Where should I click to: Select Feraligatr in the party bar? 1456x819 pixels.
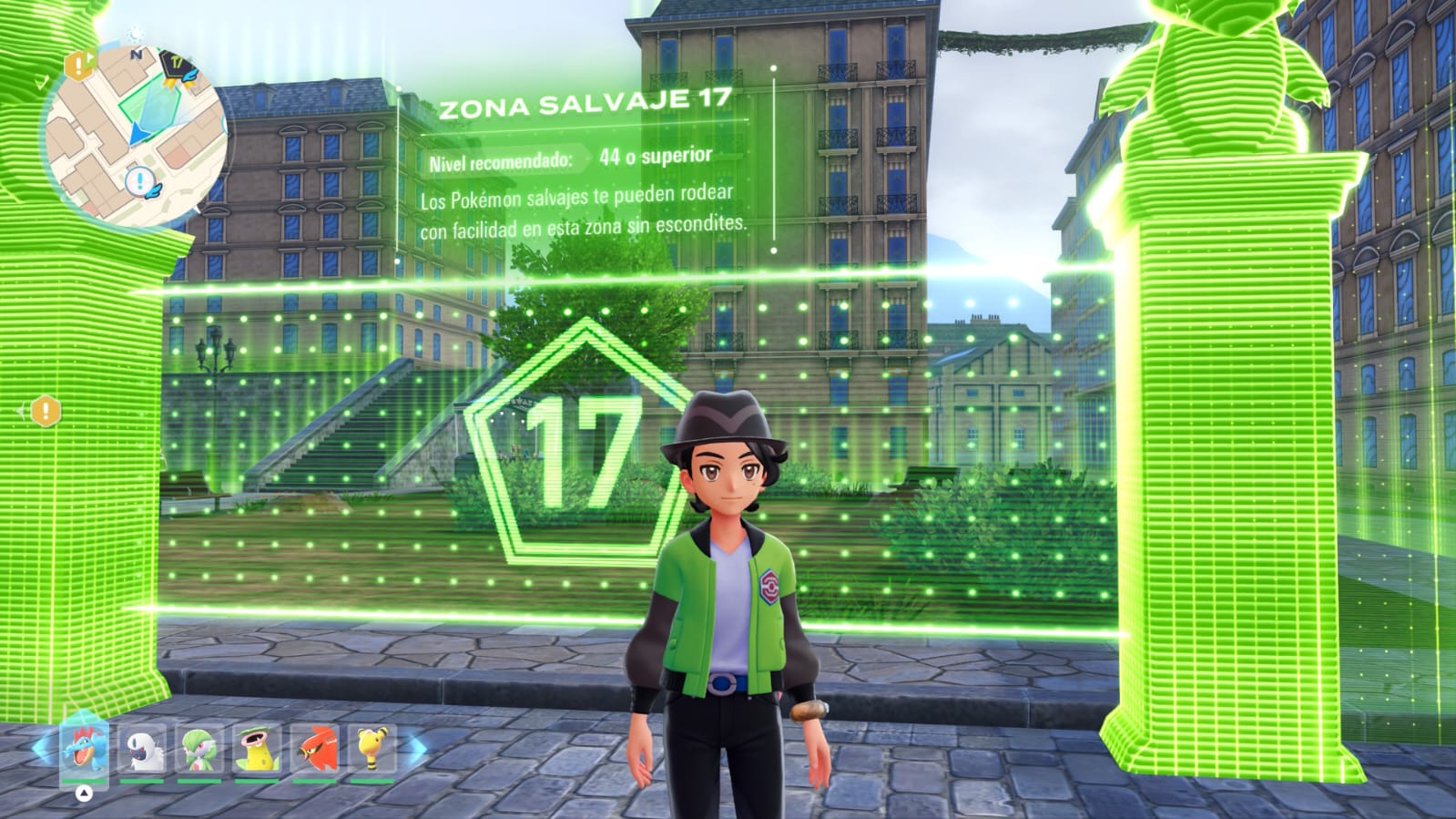85,751
